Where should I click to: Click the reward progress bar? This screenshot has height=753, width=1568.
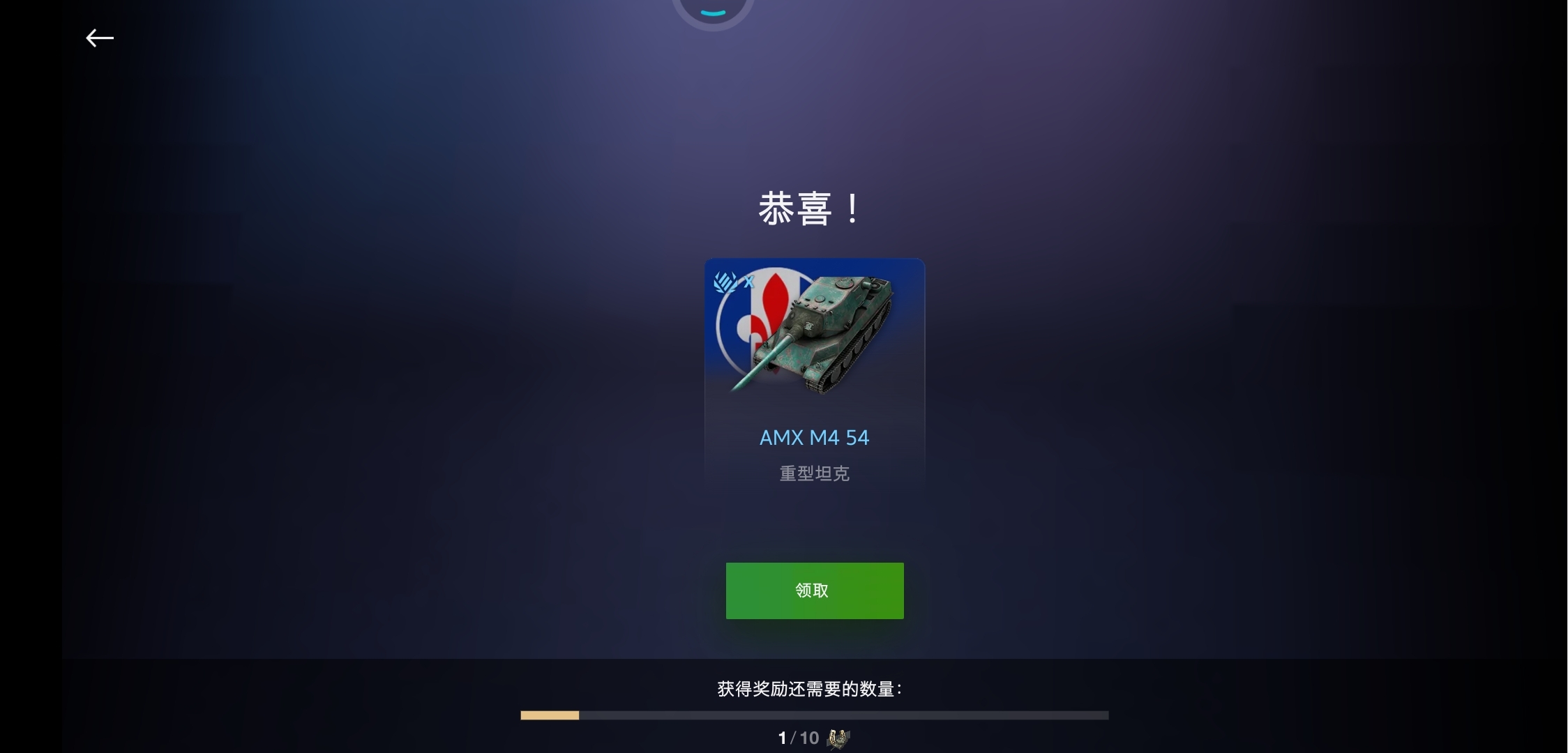pyautogui.click(x=815, y=714)
